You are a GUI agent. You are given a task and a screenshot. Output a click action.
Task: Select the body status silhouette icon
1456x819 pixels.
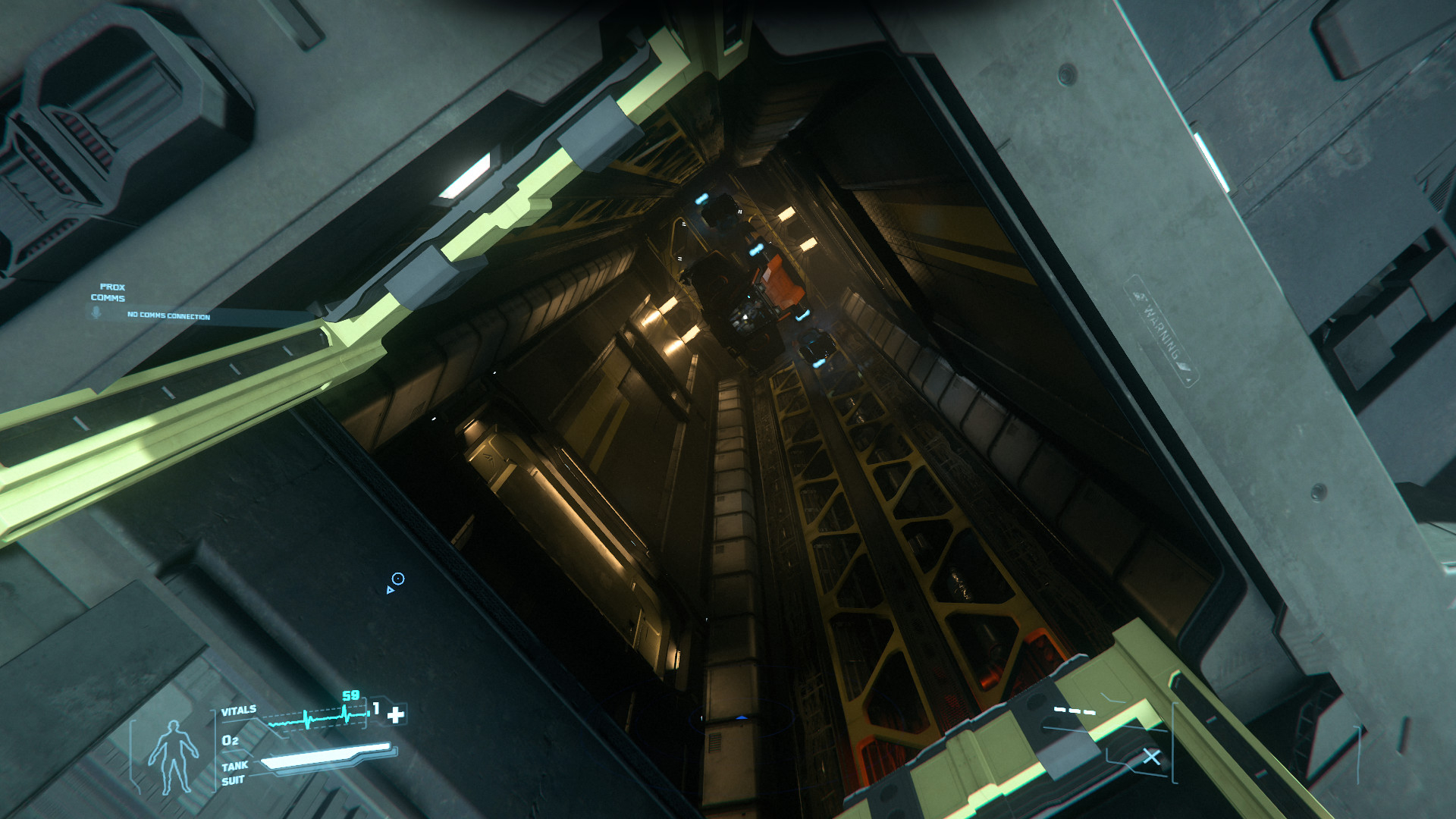[x=173, y=757]
